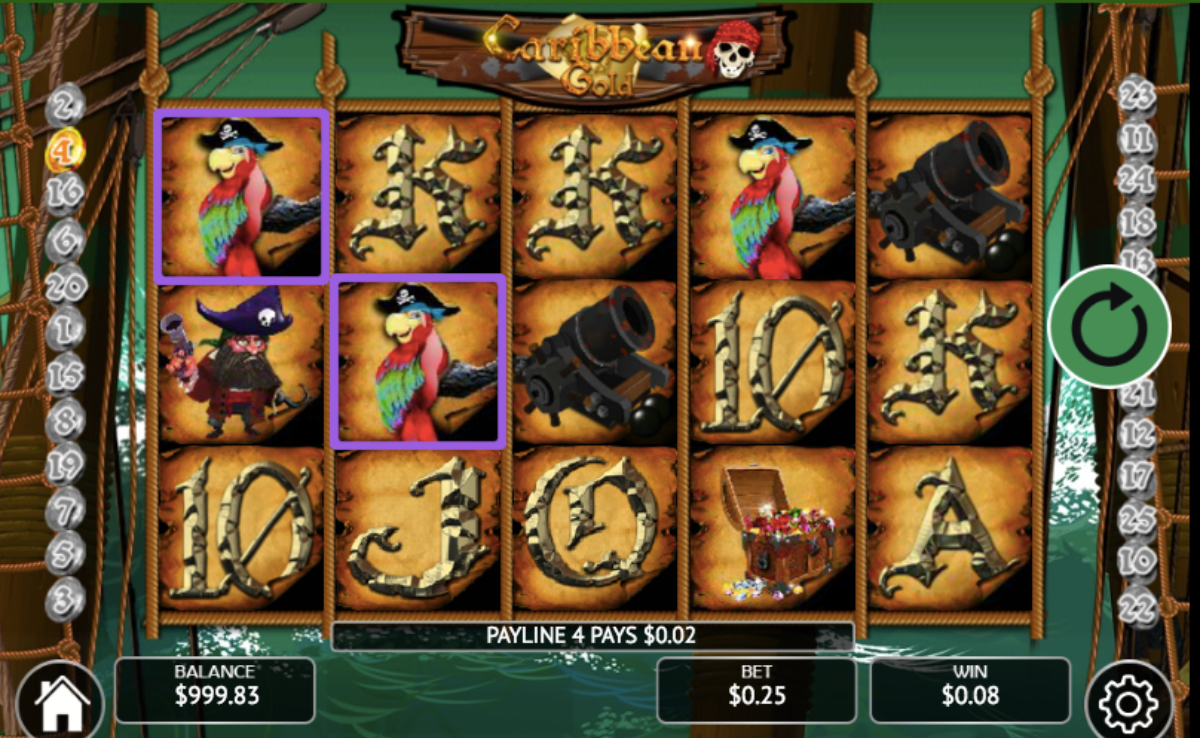
Task: Spin the reels with the green button
Action: coord(1109,326)
